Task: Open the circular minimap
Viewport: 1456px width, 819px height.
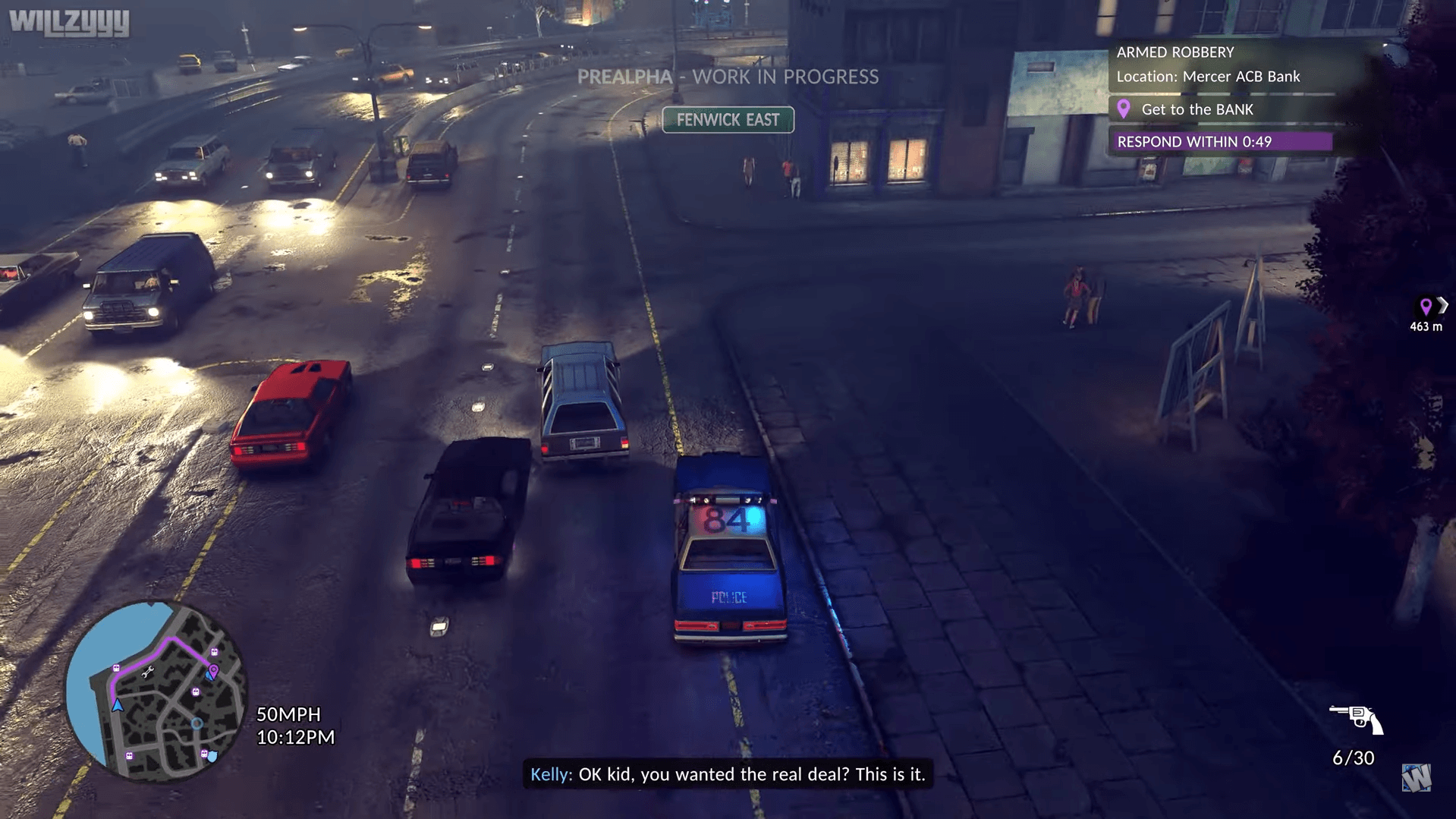Action: 156,691
